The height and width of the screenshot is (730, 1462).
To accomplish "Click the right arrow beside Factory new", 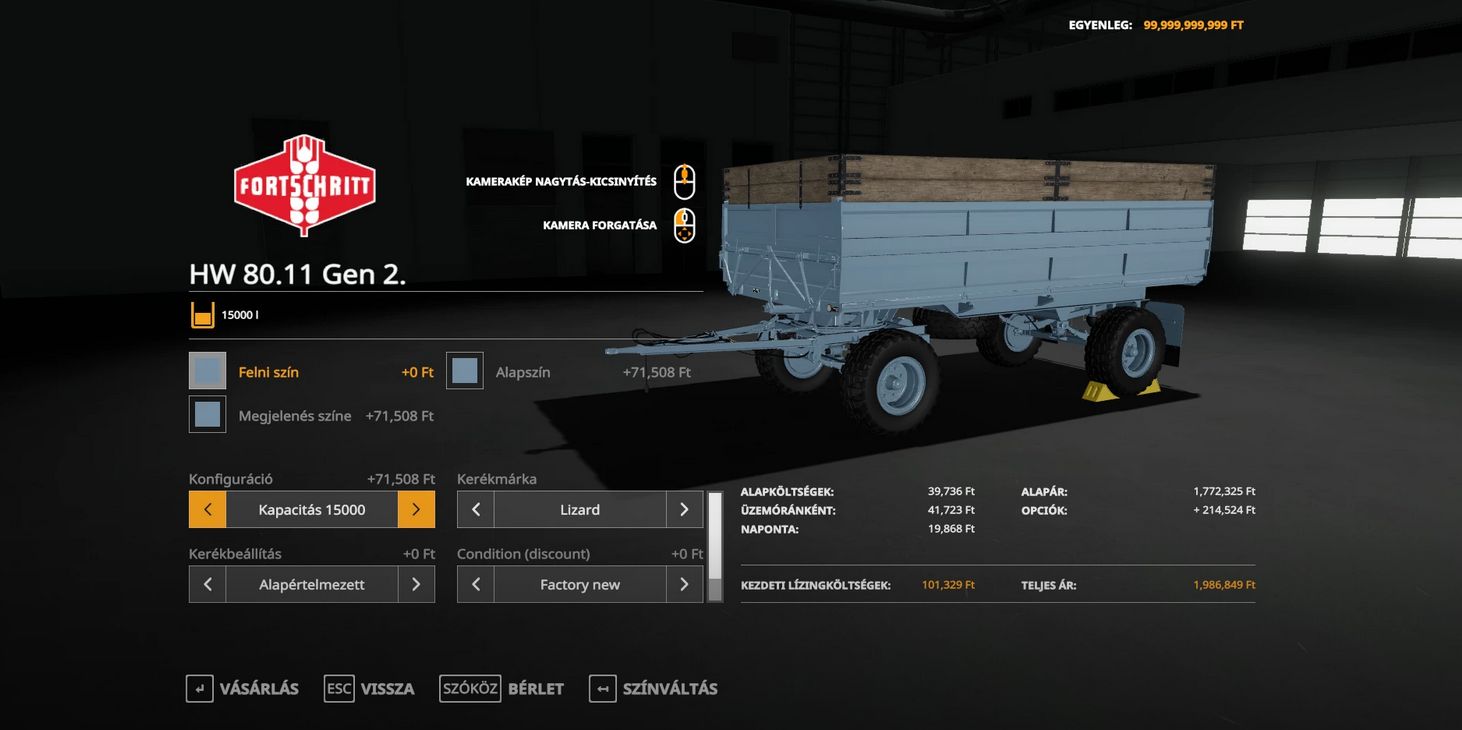I will pyautogui.click(x=684, y=584).
